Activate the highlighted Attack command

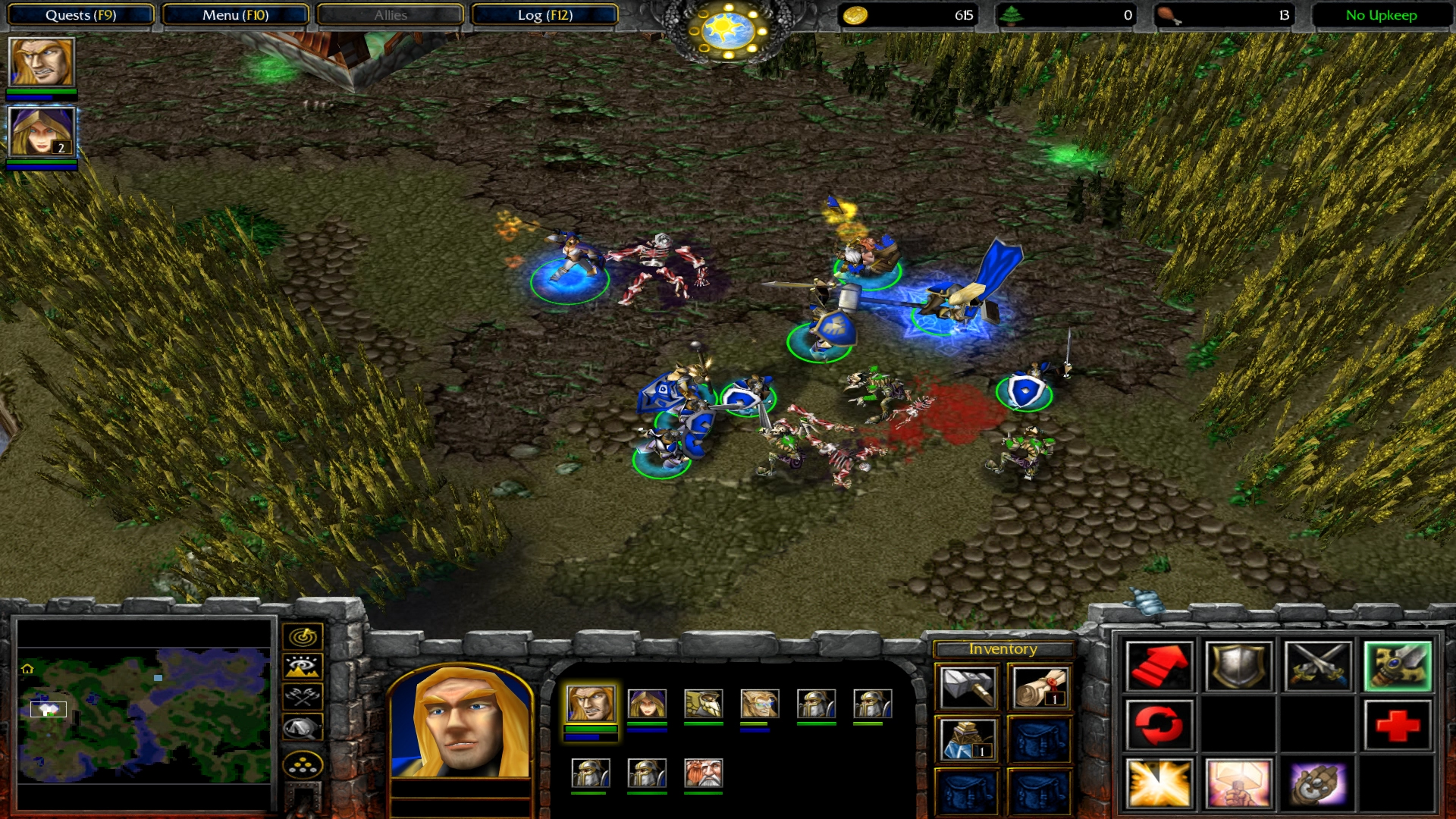click(x=1397, y=666)
